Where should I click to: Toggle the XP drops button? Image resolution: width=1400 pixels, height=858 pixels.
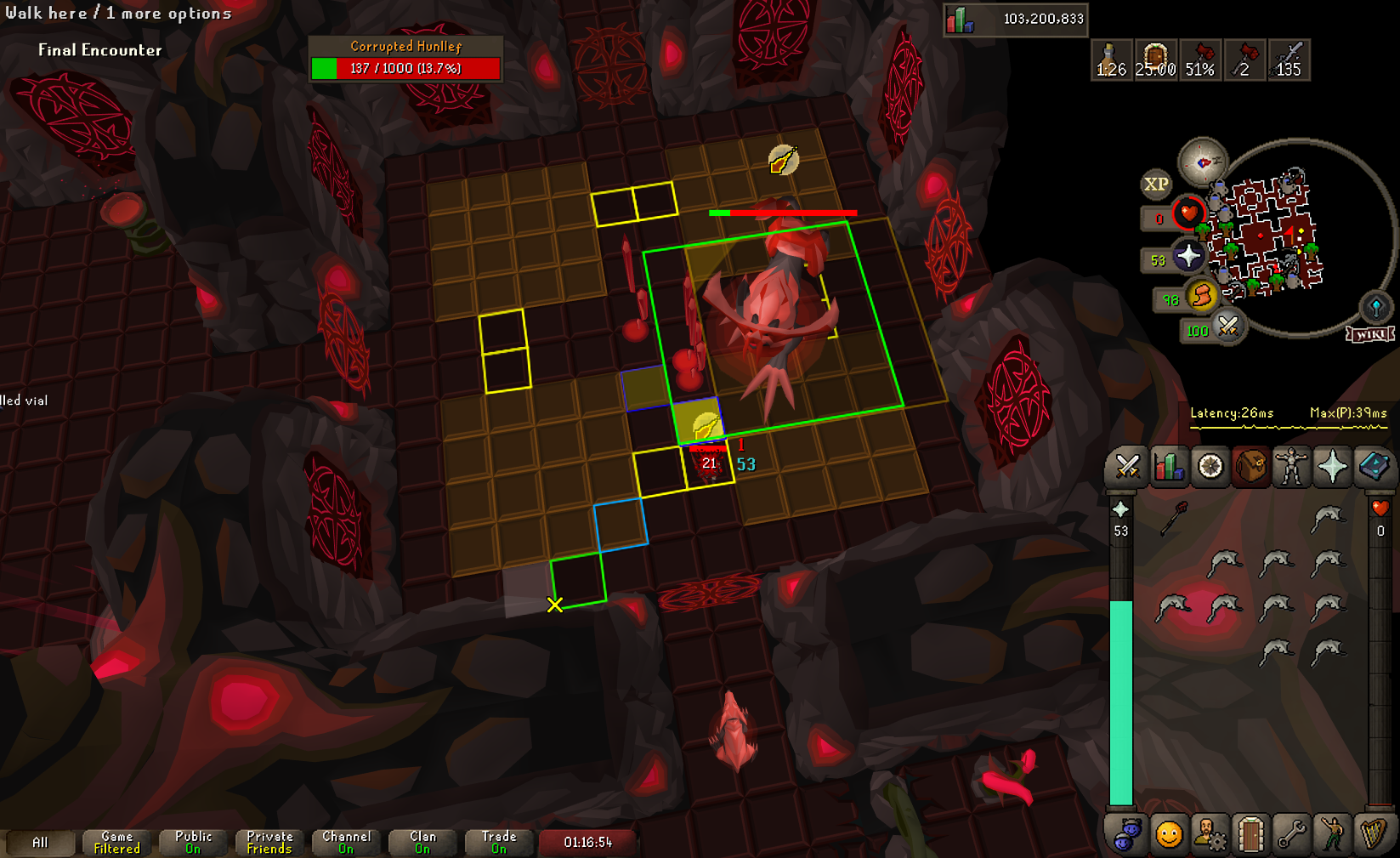coord(1155,184)
